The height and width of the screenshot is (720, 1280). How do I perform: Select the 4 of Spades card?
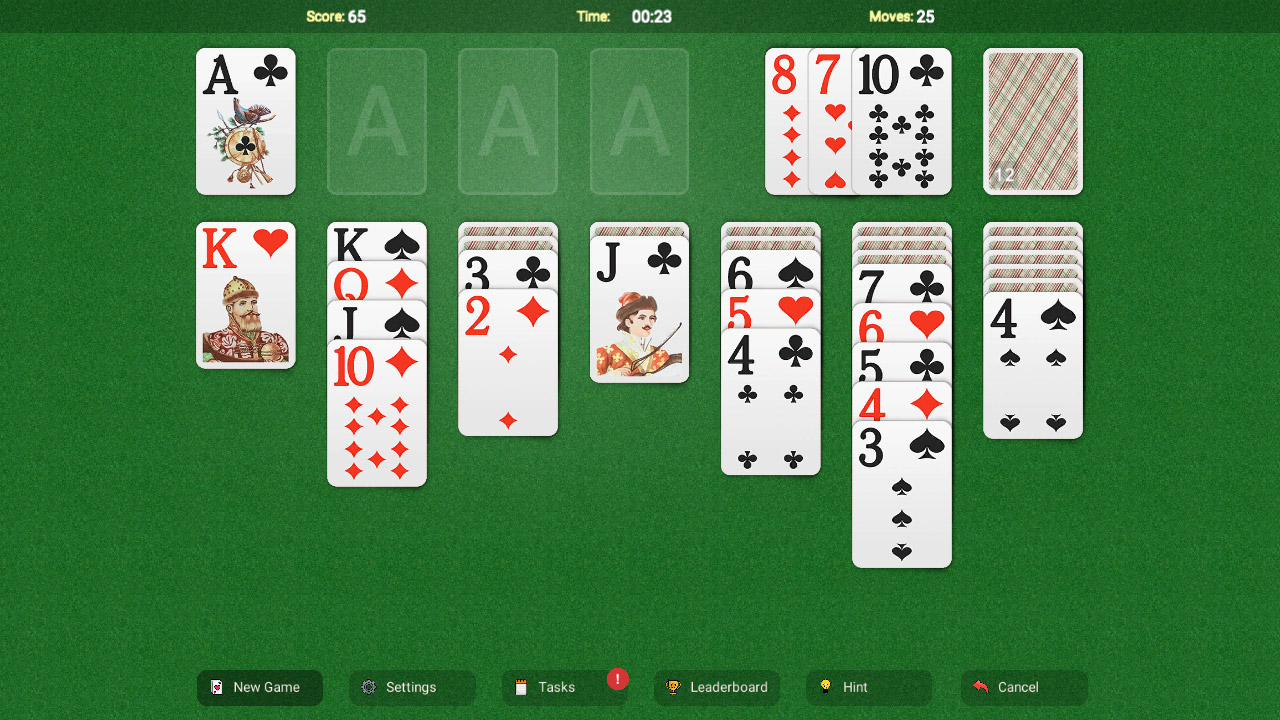coord(1032,360)
